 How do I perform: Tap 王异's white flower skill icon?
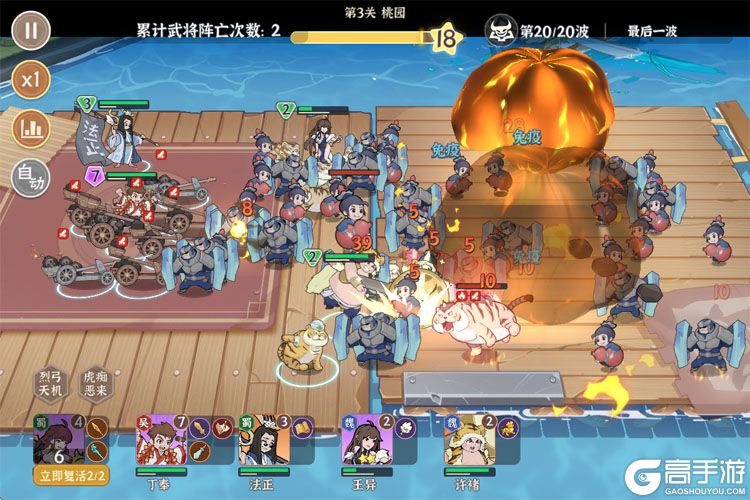click(406, 428)
